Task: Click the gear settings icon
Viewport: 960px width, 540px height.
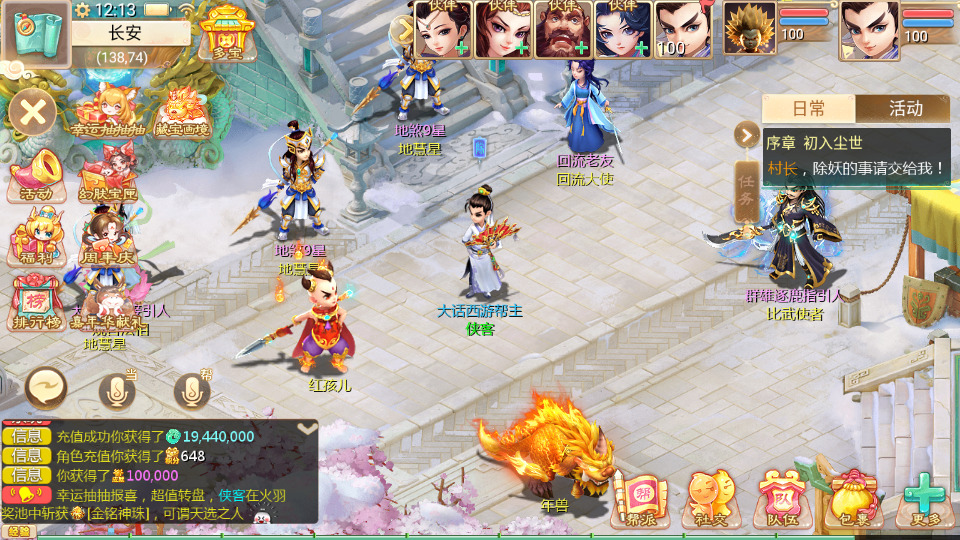Action: [x=82, y=10]
